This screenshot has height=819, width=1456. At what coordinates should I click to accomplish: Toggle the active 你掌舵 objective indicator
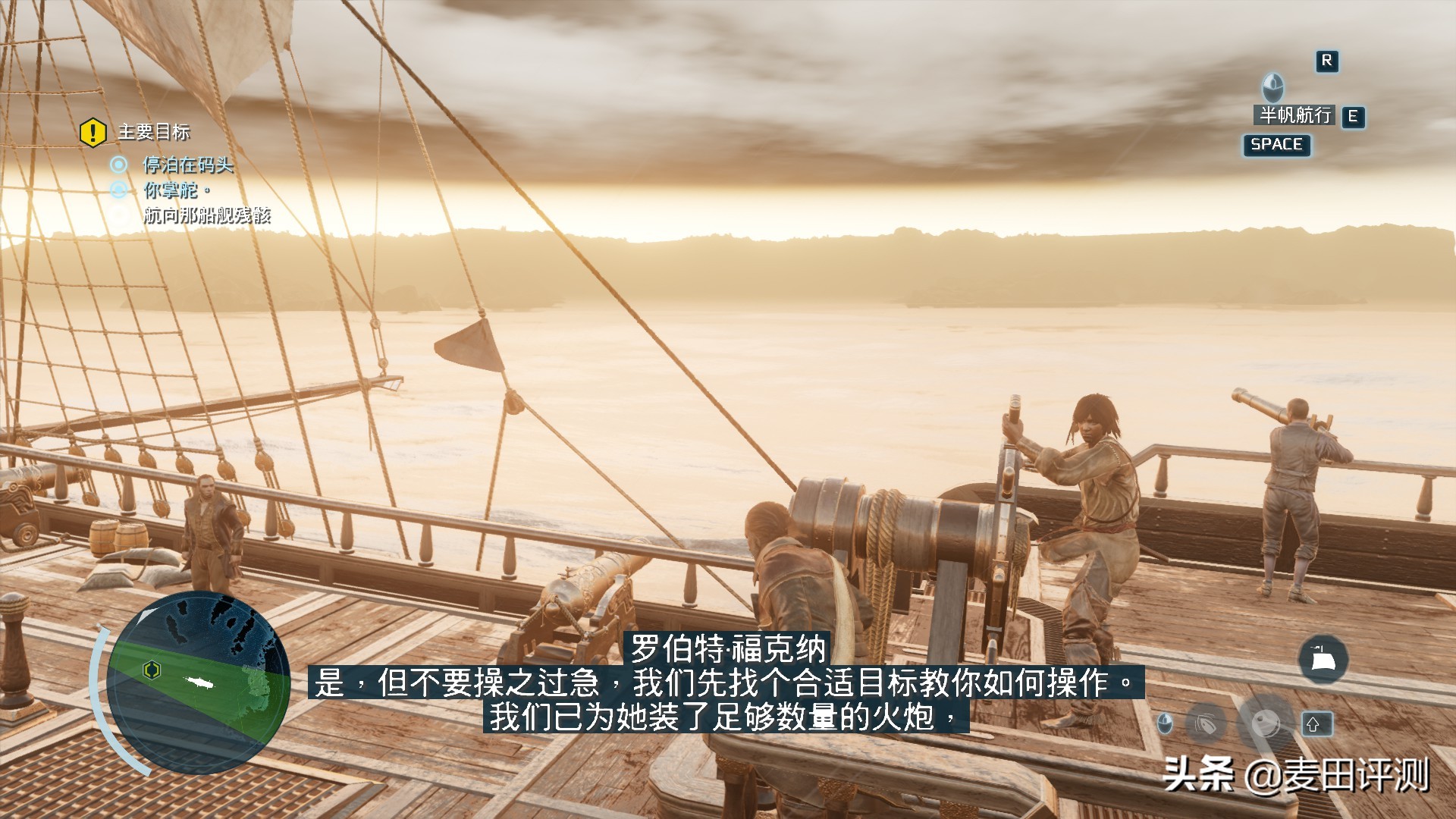tap(118, 190)
